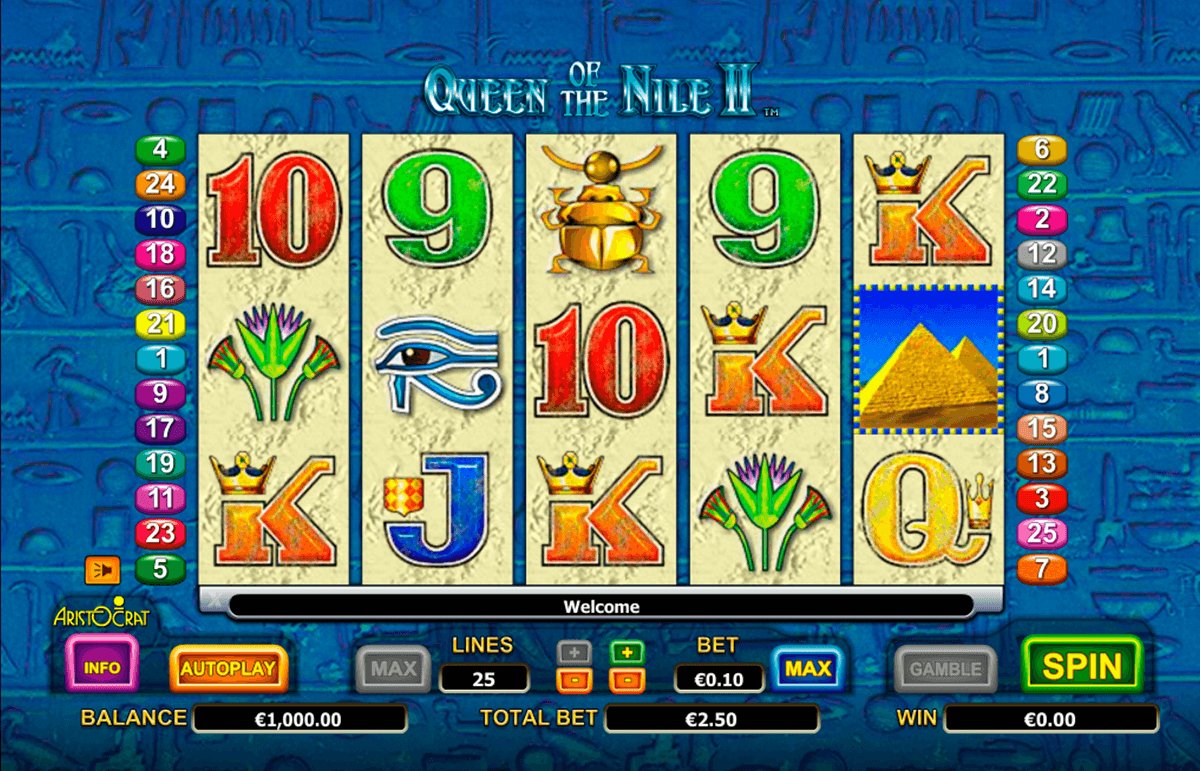Select payline 4 marker
The height and width of the screenshot is (771, 1200).
[160, 150]
